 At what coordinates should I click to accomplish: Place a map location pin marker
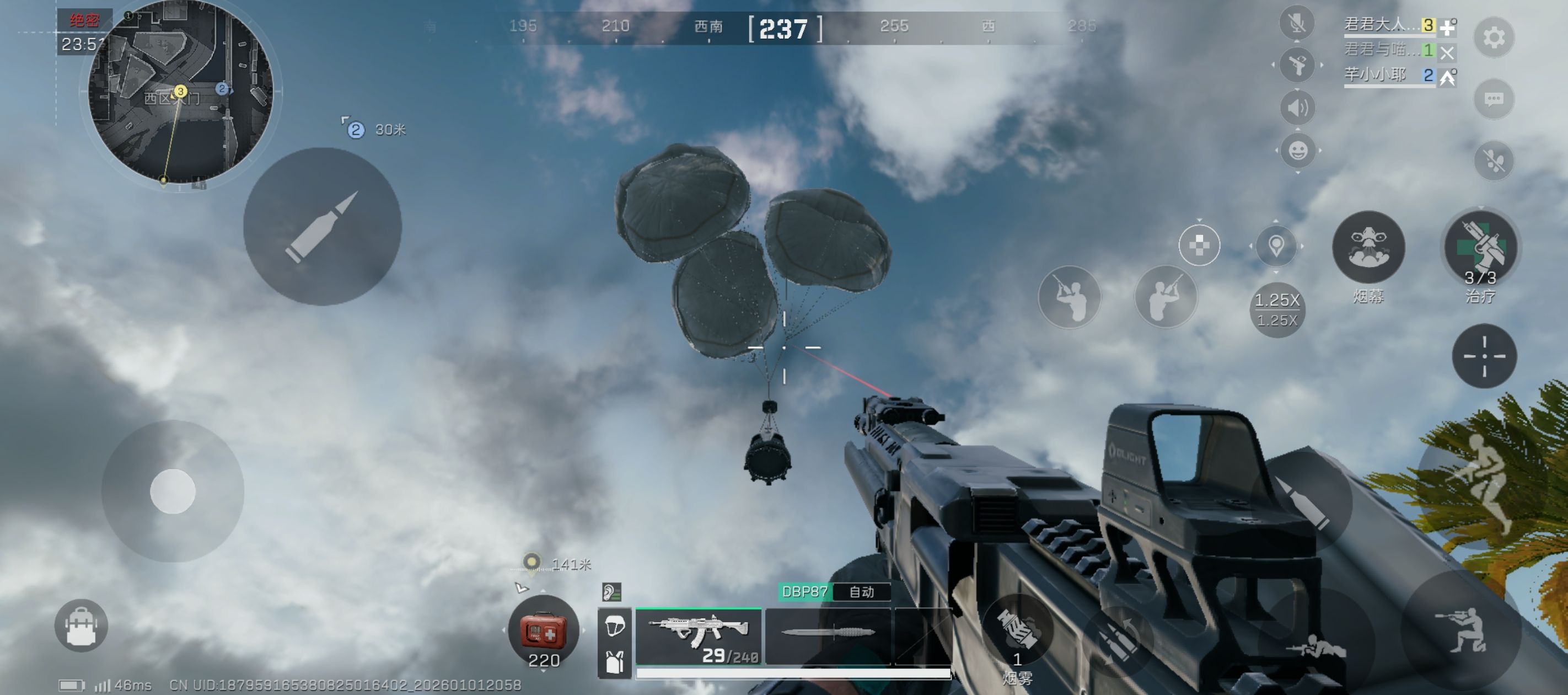1276,245
